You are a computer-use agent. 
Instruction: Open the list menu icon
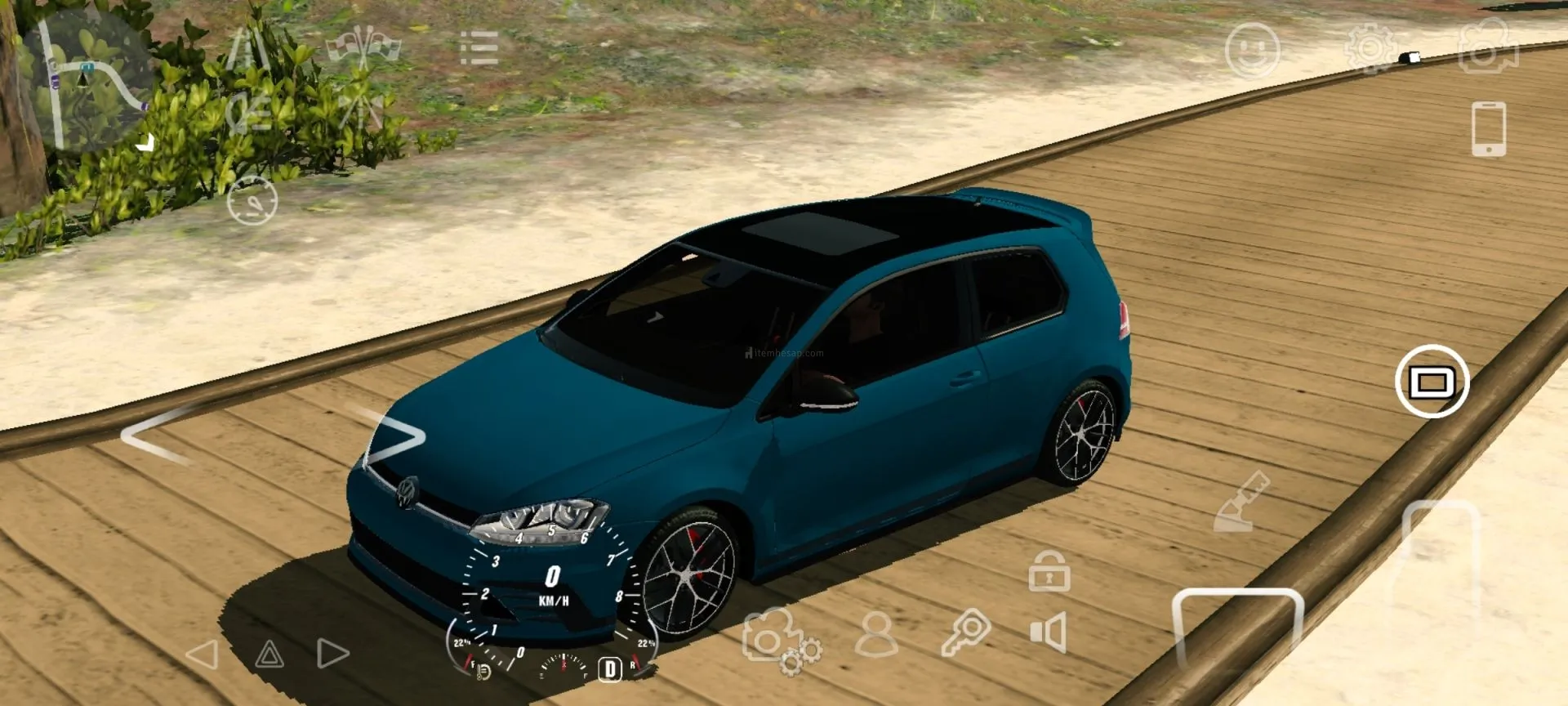click(x=479, y=47)
